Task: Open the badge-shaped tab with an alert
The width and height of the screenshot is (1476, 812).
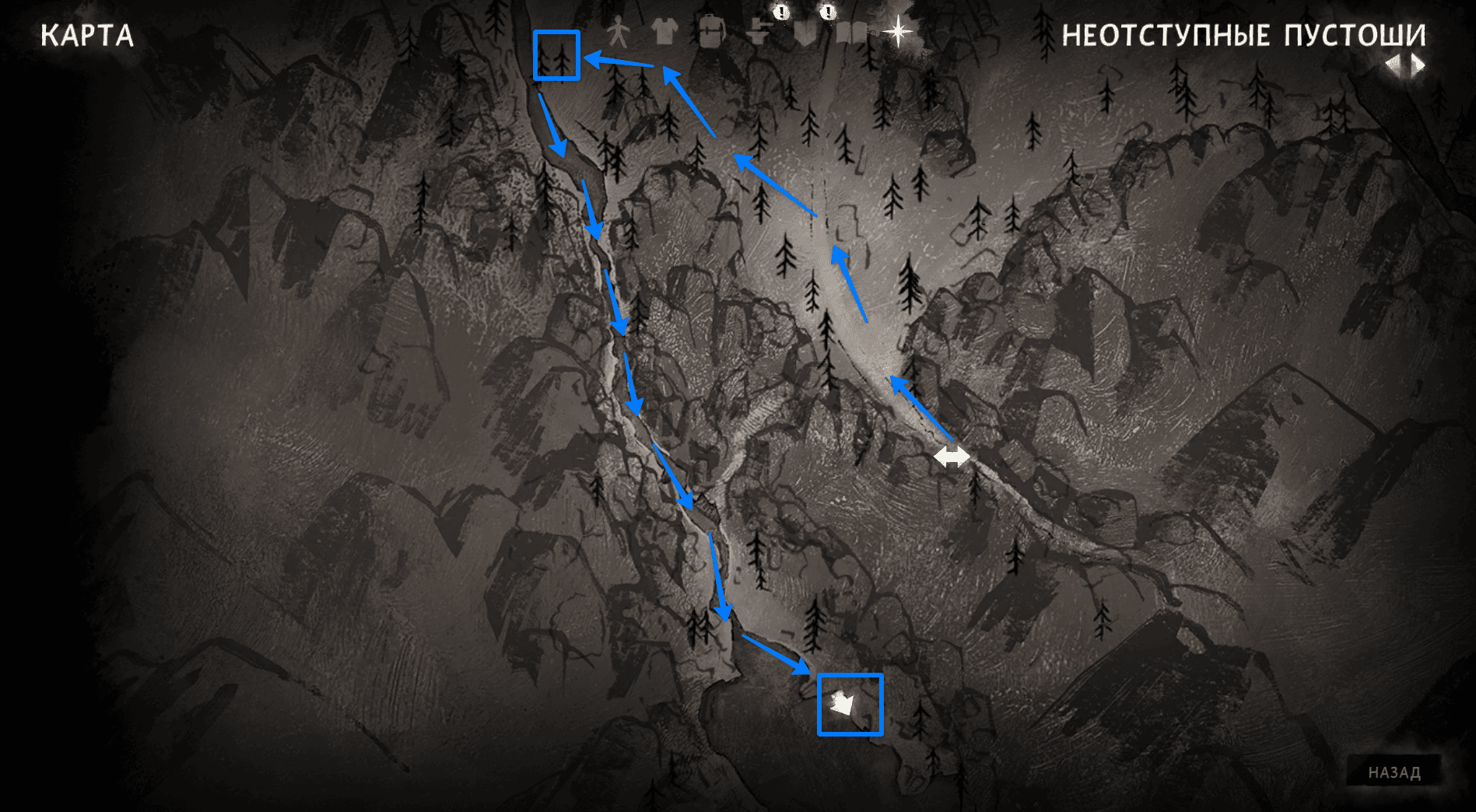Action: pos(805,33)
